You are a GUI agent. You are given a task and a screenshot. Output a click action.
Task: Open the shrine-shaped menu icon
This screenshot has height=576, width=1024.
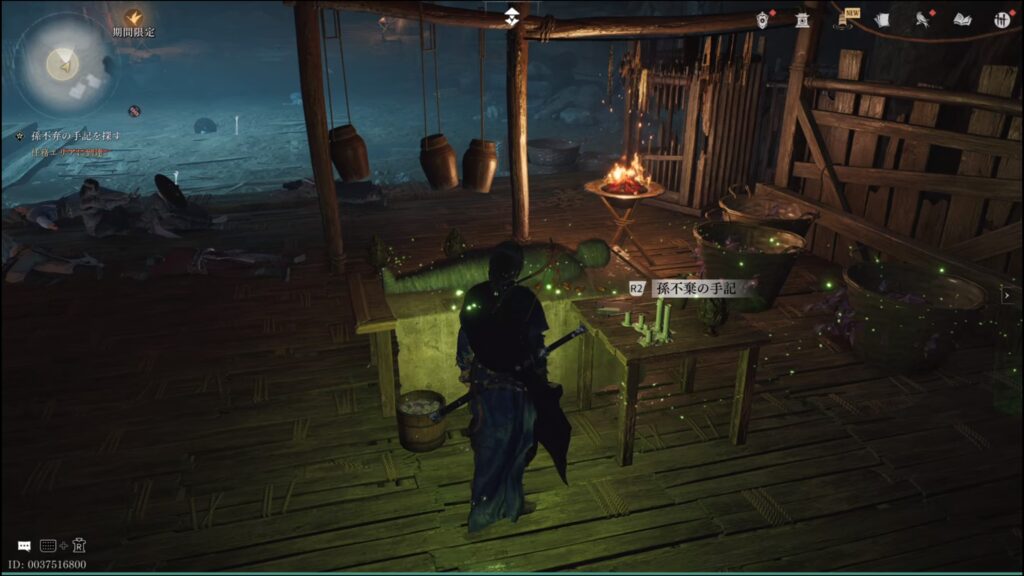tap(802, 19)
